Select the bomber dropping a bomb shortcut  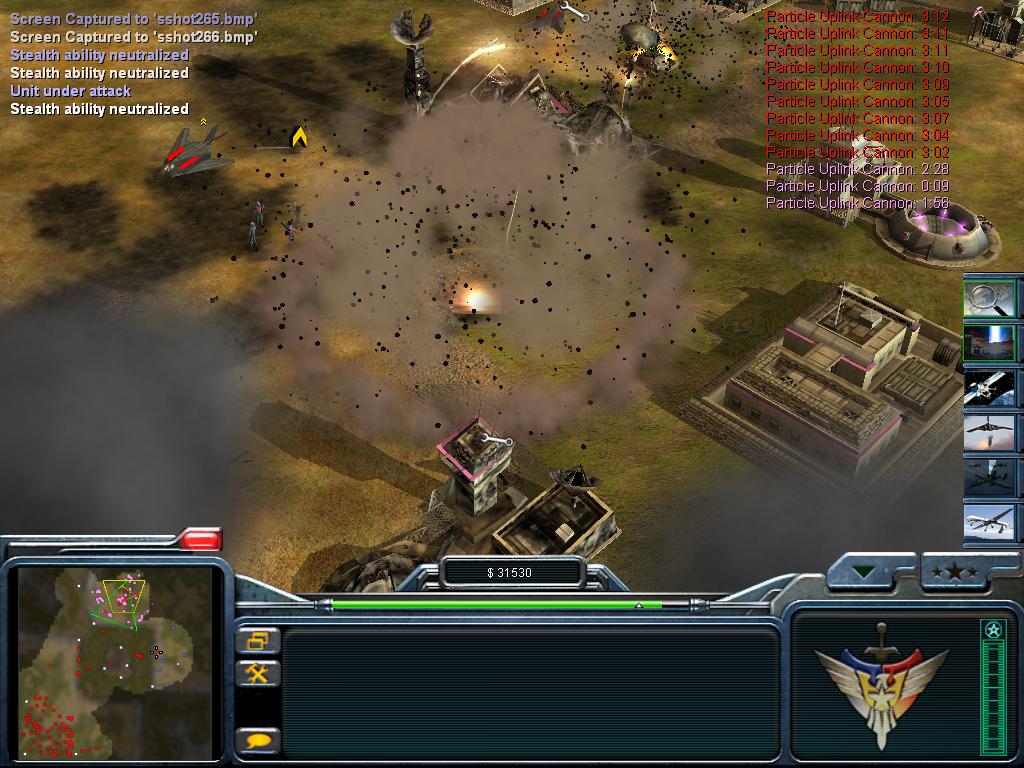(x=990, y=432)
